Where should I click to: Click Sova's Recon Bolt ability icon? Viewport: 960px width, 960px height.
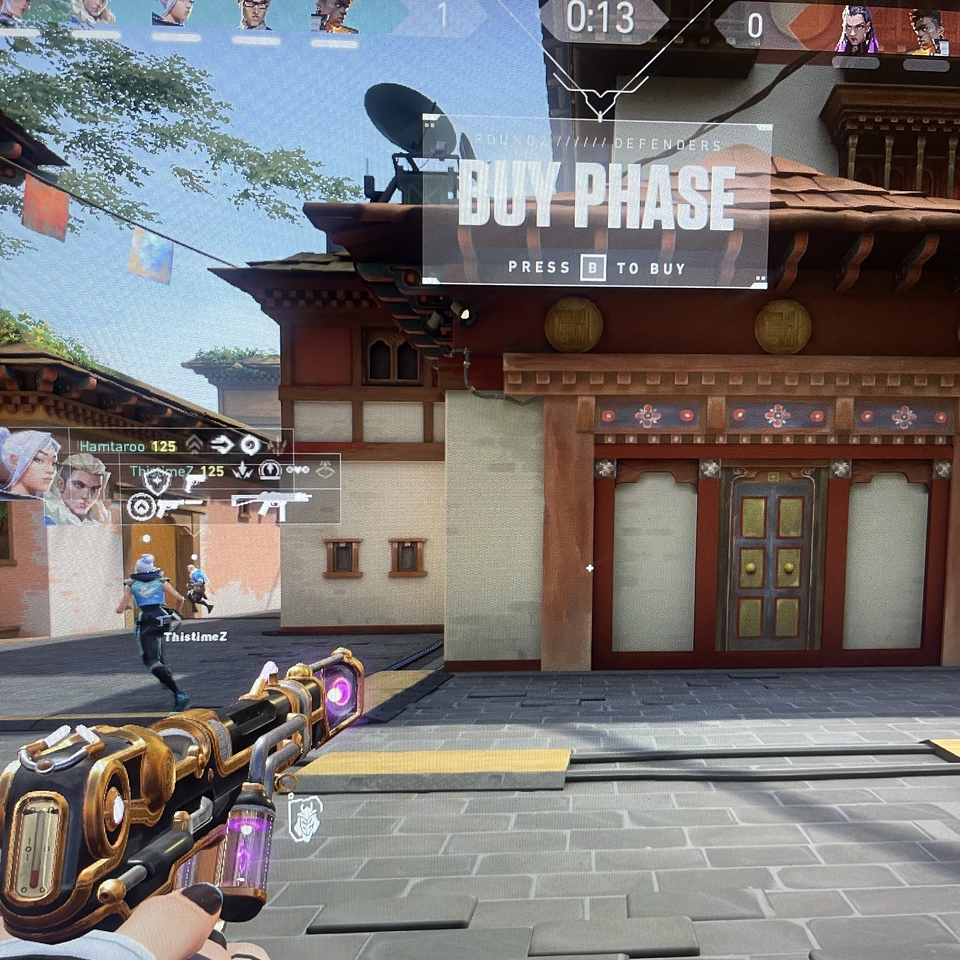[269, 470]
